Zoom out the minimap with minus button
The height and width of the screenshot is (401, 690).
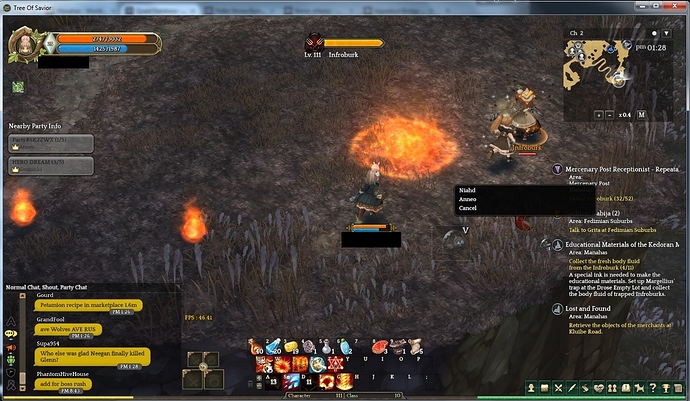611,115
